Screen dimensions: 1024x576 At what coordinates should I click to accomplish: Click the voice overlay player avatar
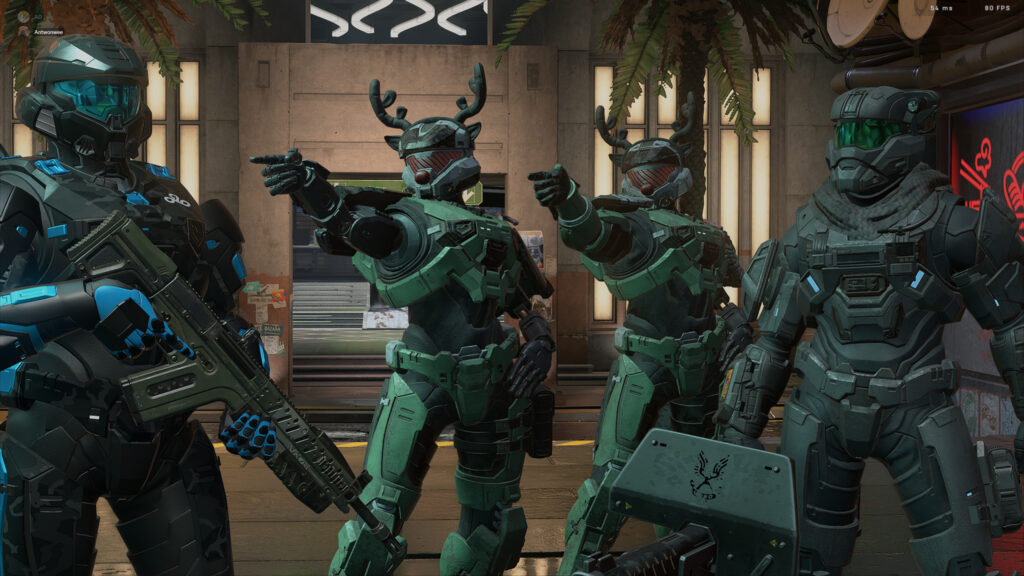pyautogui.click(x=24, y=31)
